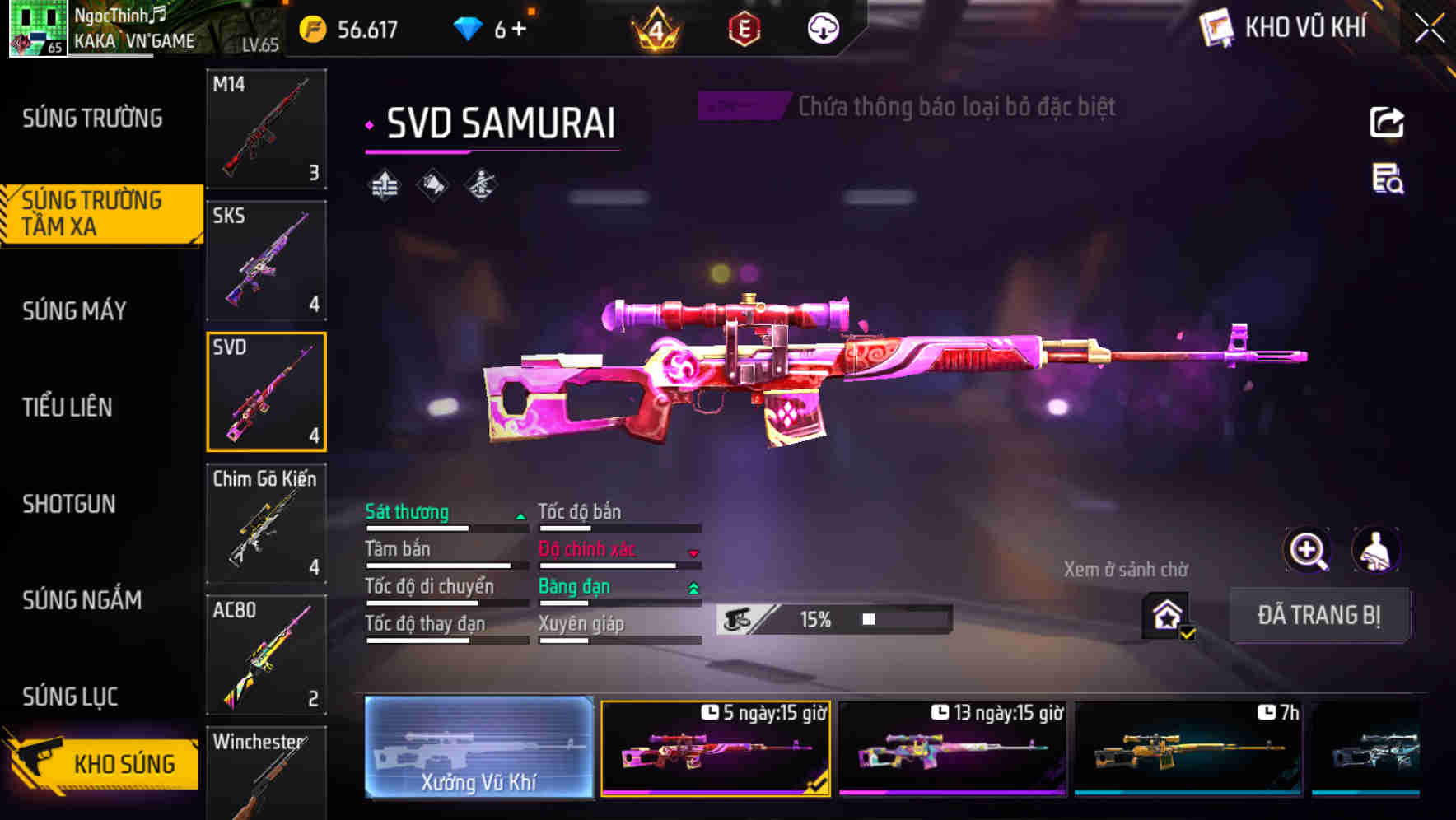The height and width of the screenshot is (820, 1456).
Task: Click the zoom magnifier to preview weapon
Action: click(x=1308, y=549)
